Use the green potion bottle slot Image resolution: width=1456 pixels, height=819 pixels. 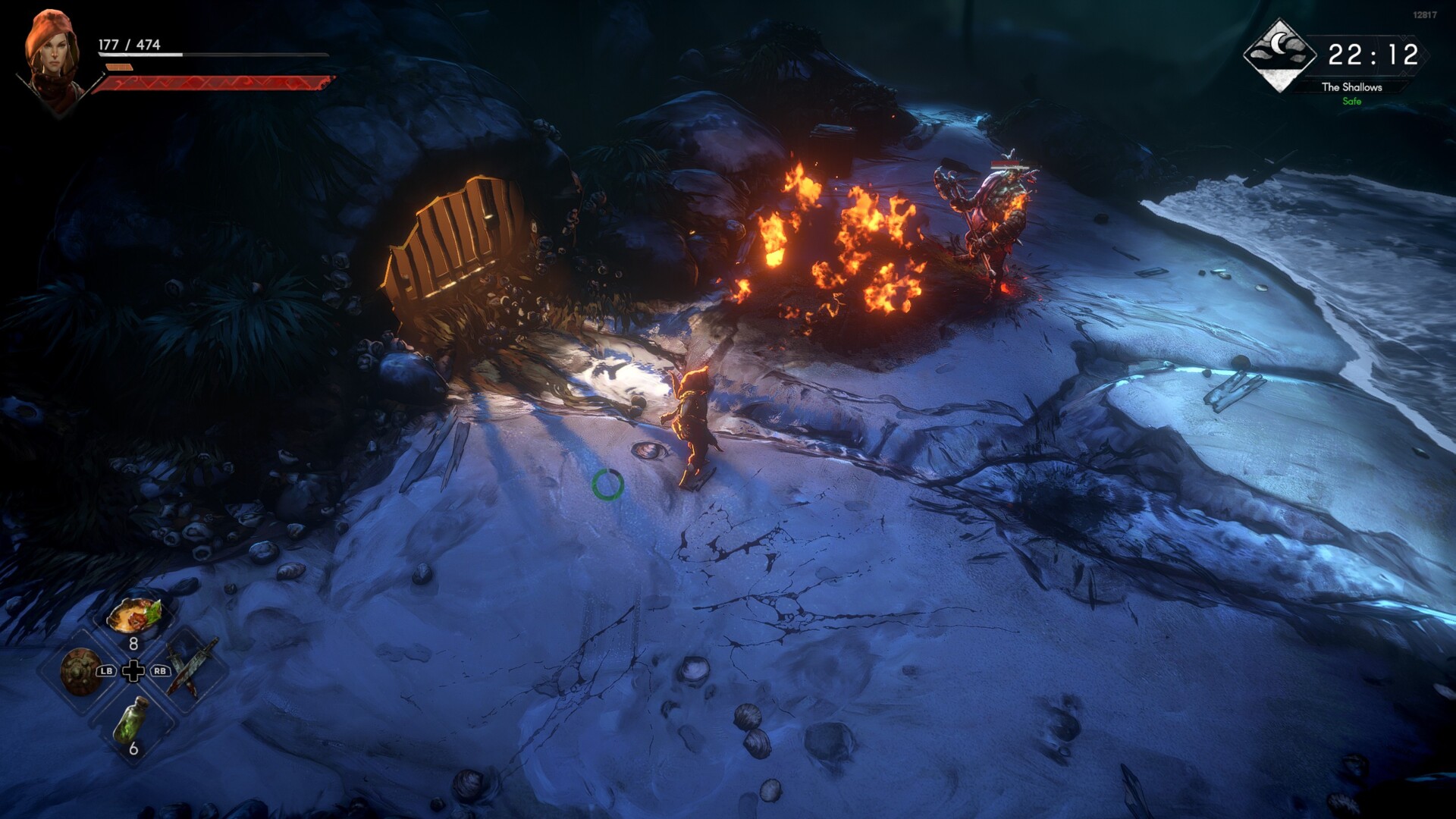[x=130, y=720]
